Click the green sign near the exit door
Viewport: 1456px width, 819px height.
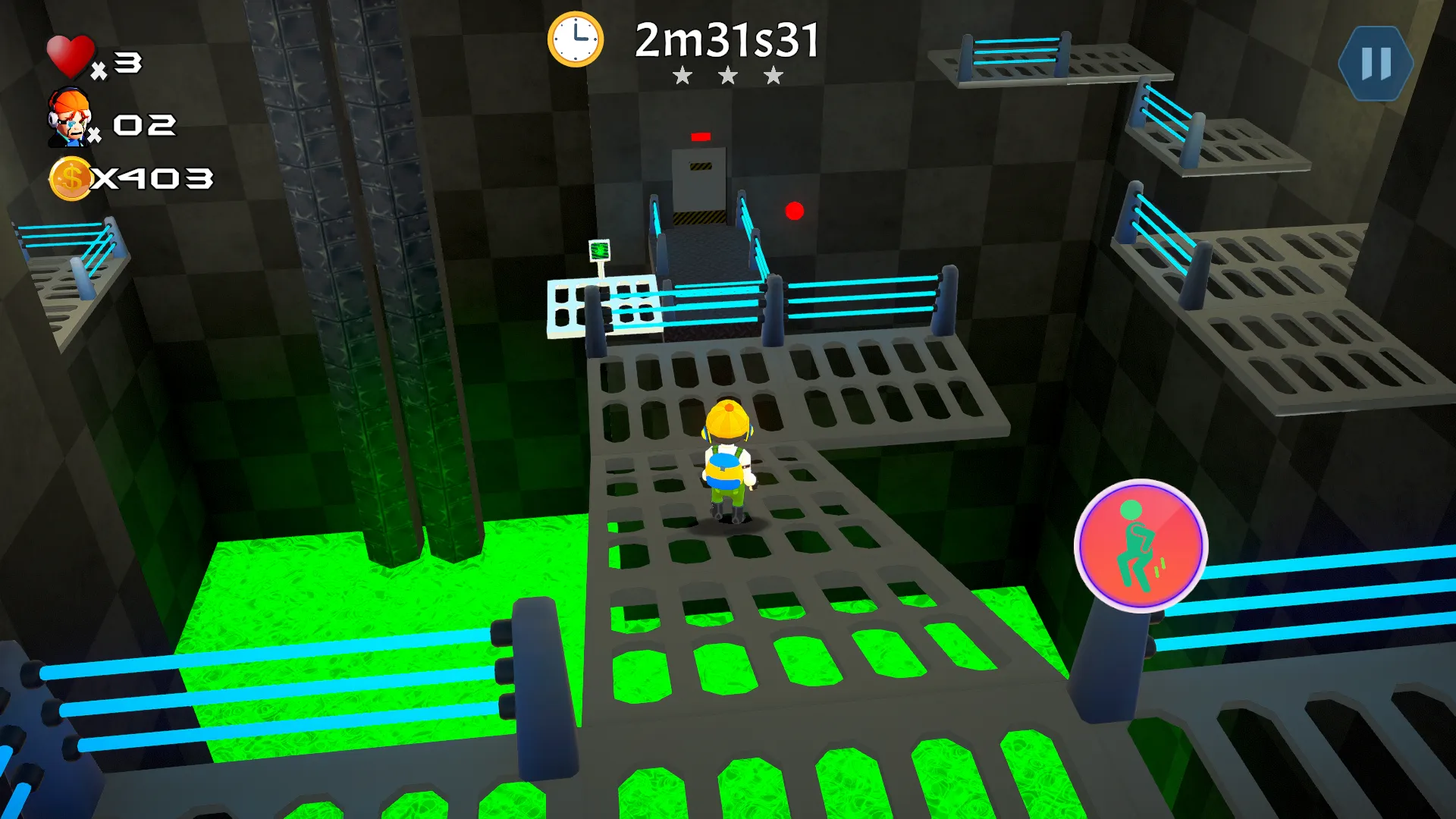click(x=599, y=248)
